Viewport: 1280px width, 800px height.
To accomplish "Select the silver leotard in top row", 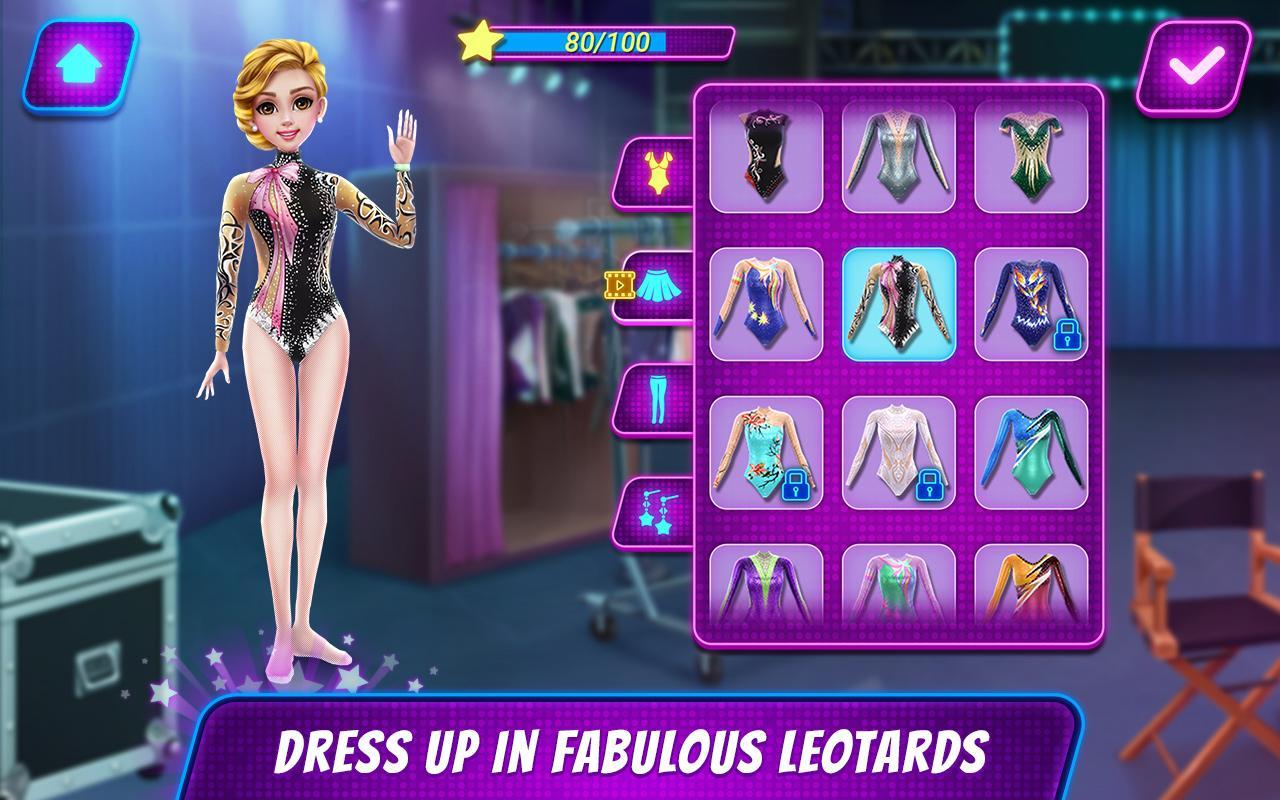I will coord(899,160).
